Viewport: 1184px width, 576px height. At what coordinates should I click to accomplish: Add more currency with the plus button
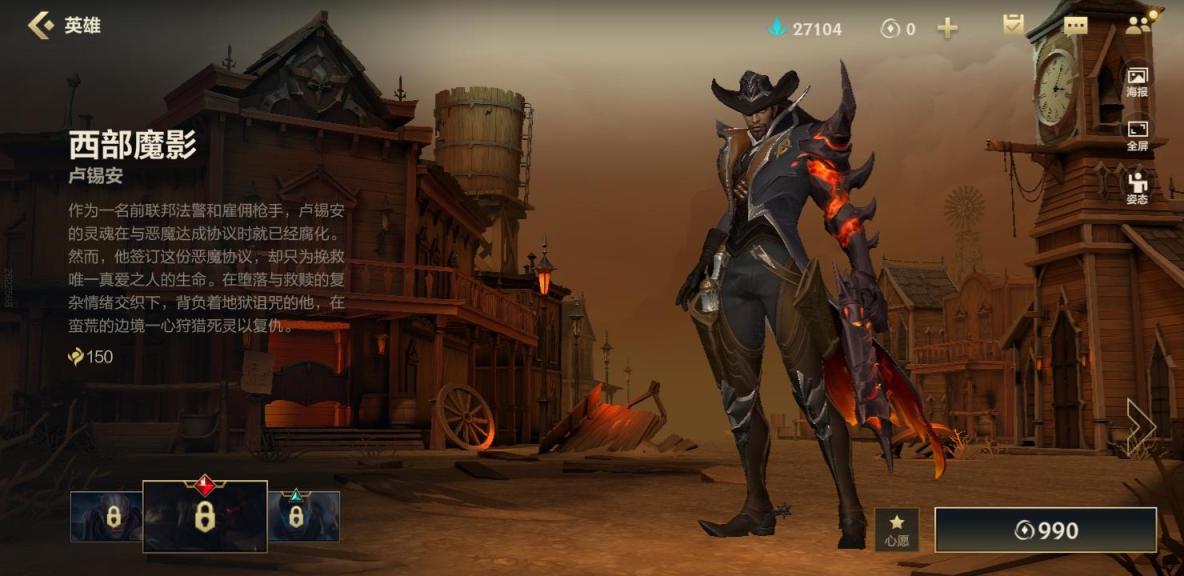pos(947,28)
